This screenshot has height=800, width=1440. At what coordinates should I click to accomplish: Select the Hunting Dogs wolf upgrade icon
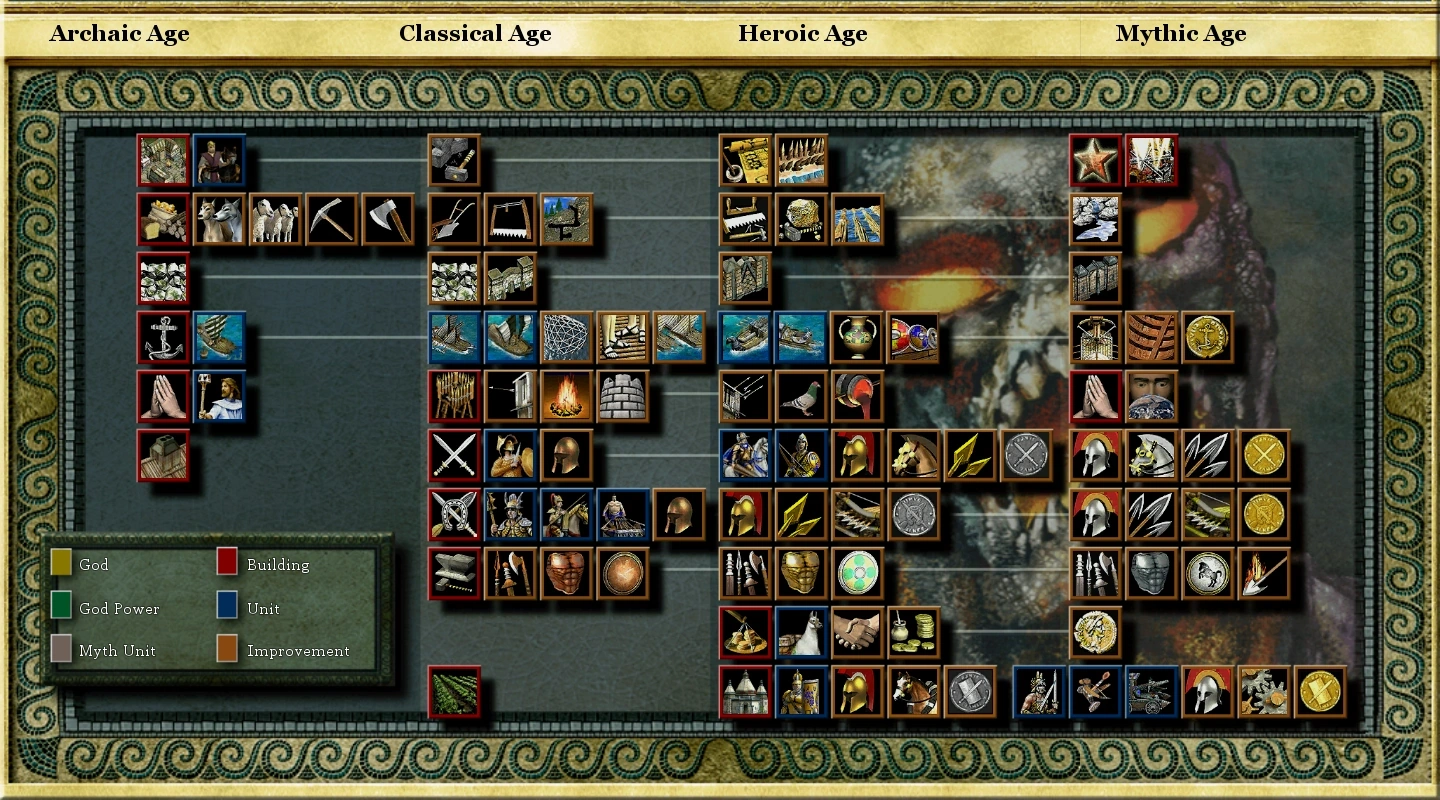click(219, 220)
